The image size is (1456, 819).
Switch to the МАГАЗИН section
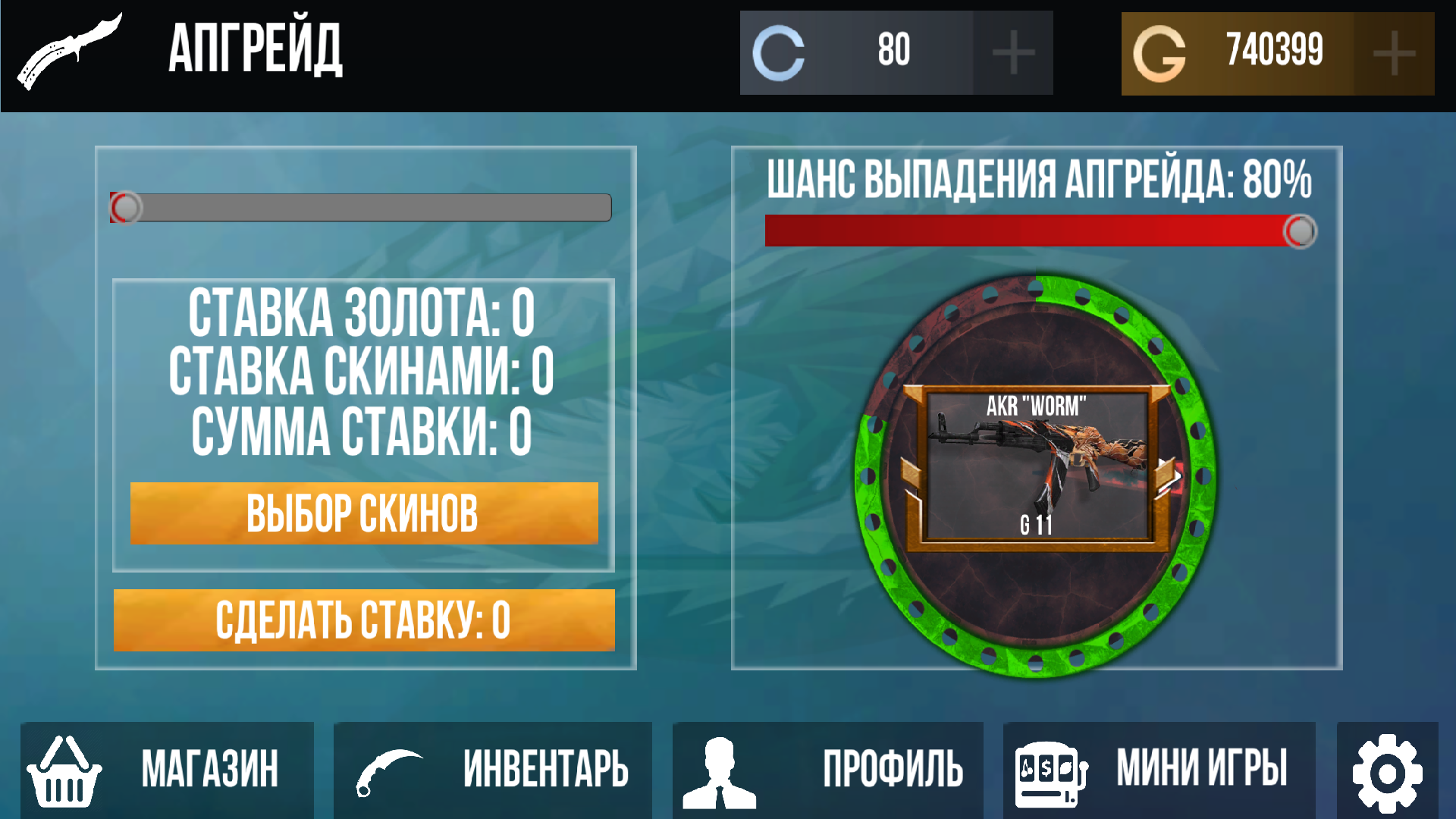click(212, 770)
